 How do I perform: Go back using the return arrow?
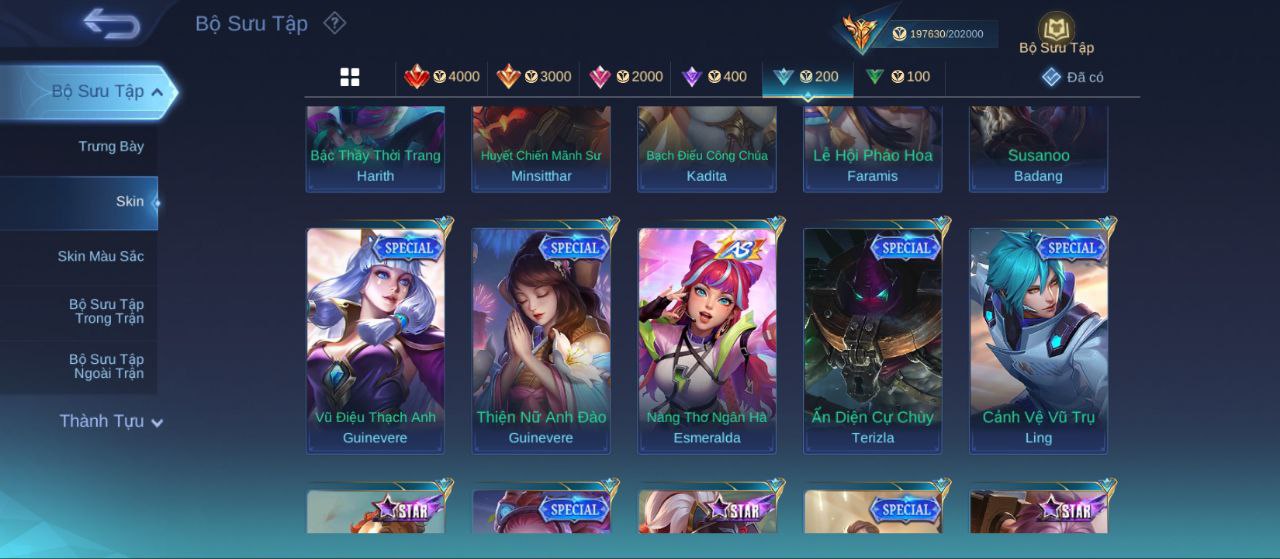[111, 23]
